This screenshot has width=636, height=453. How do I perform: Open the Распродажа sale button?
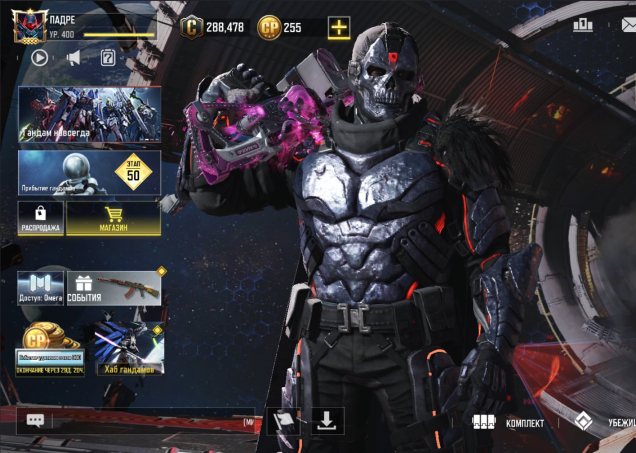coord(40,217)
